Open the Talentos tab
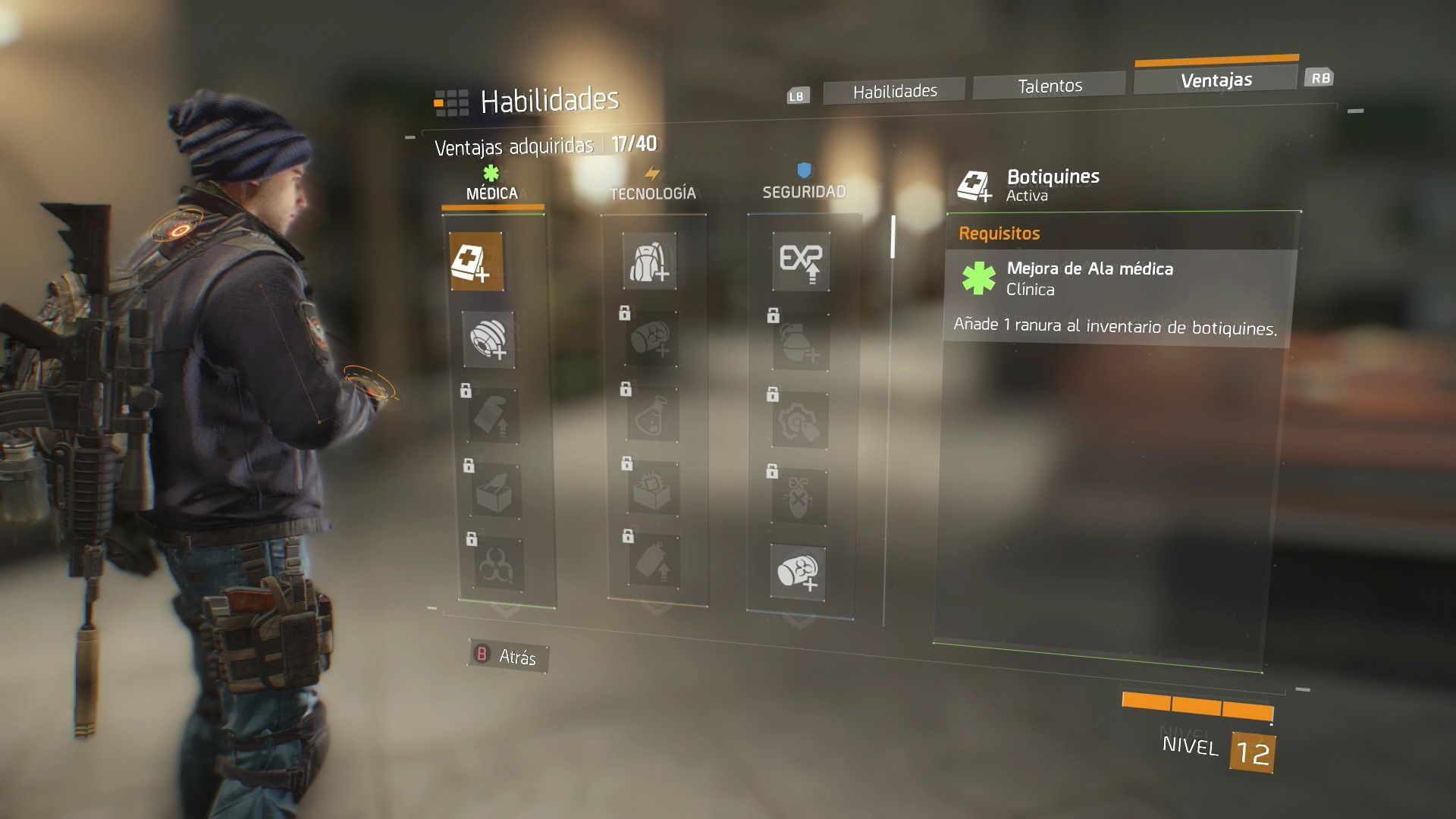 (1050, 86)
